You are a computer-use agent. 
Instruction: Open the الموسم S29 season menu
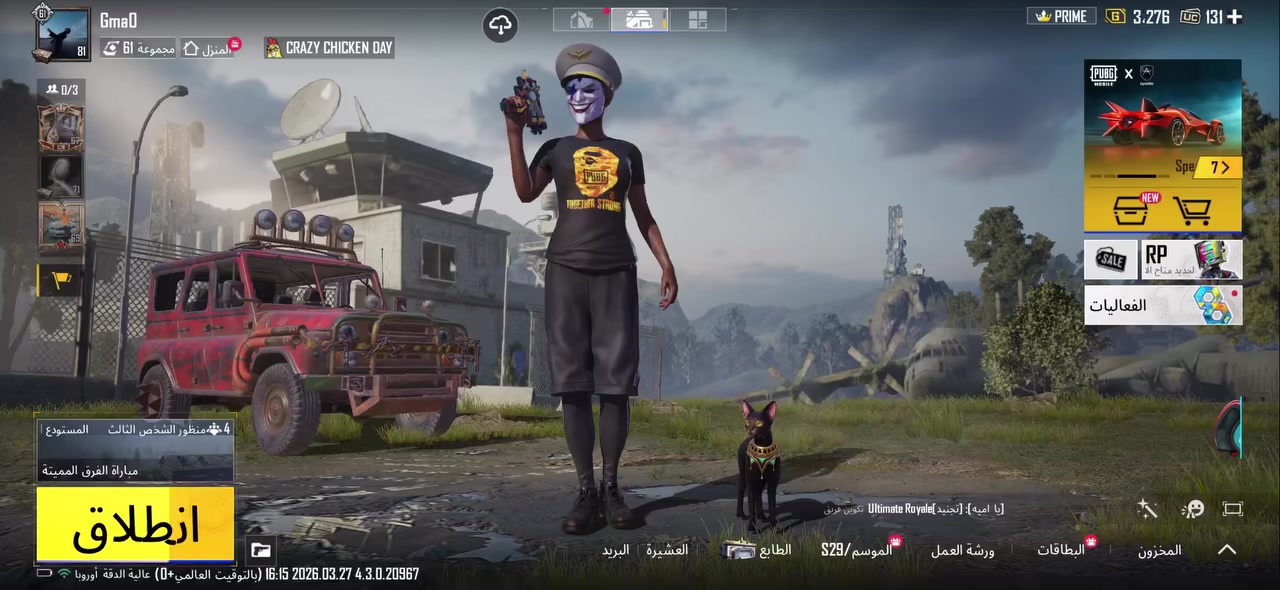point(856,550)
